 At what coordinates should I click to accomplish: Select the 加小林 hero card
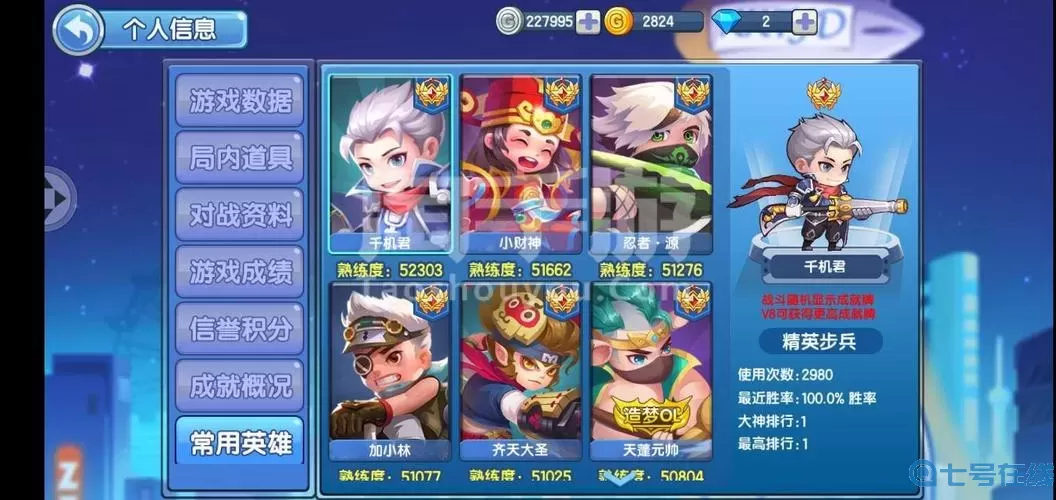click(x=391, y=368)
